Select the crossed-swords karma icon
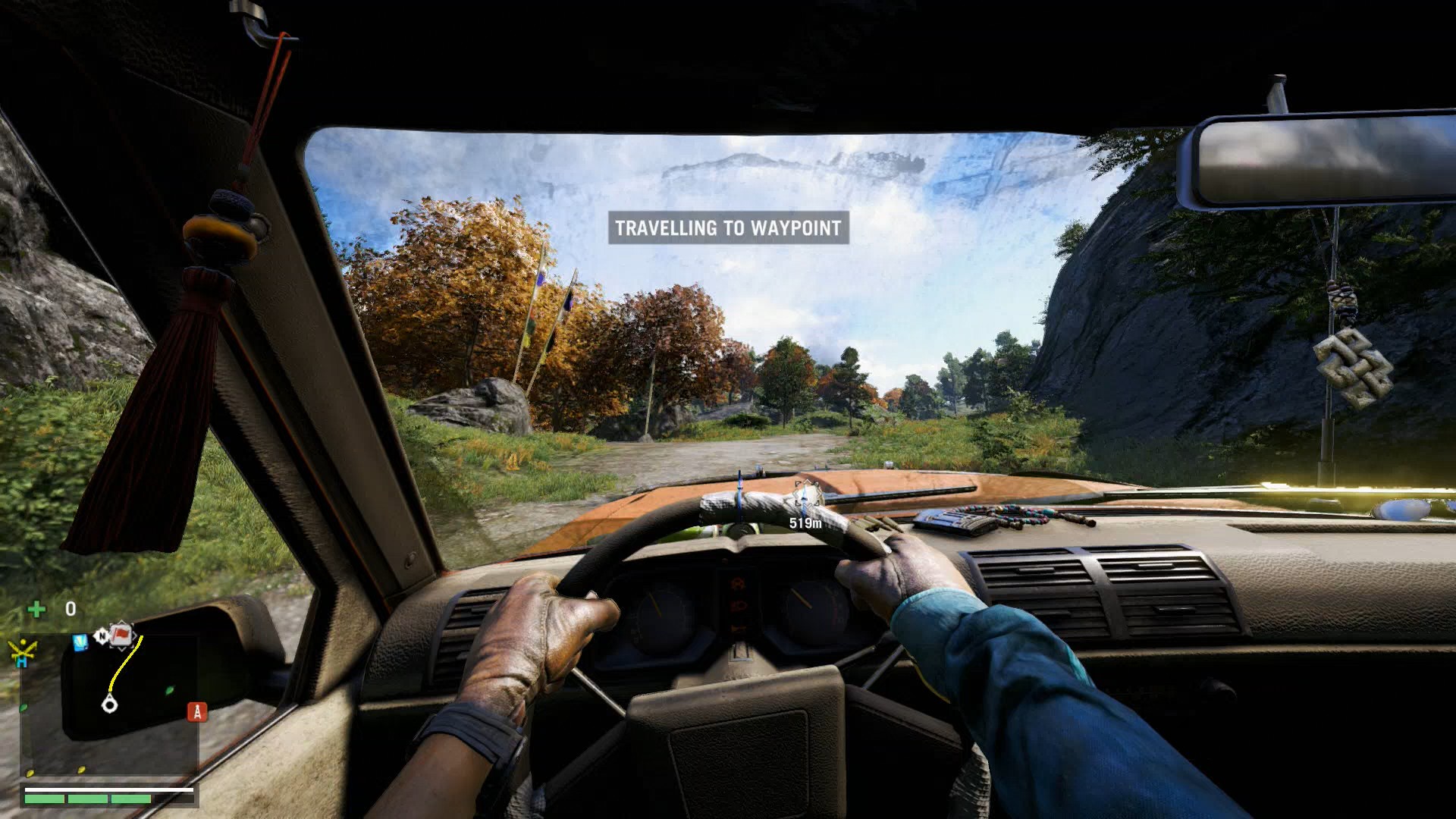1456x819 pixels. click(x=23, y=650)
